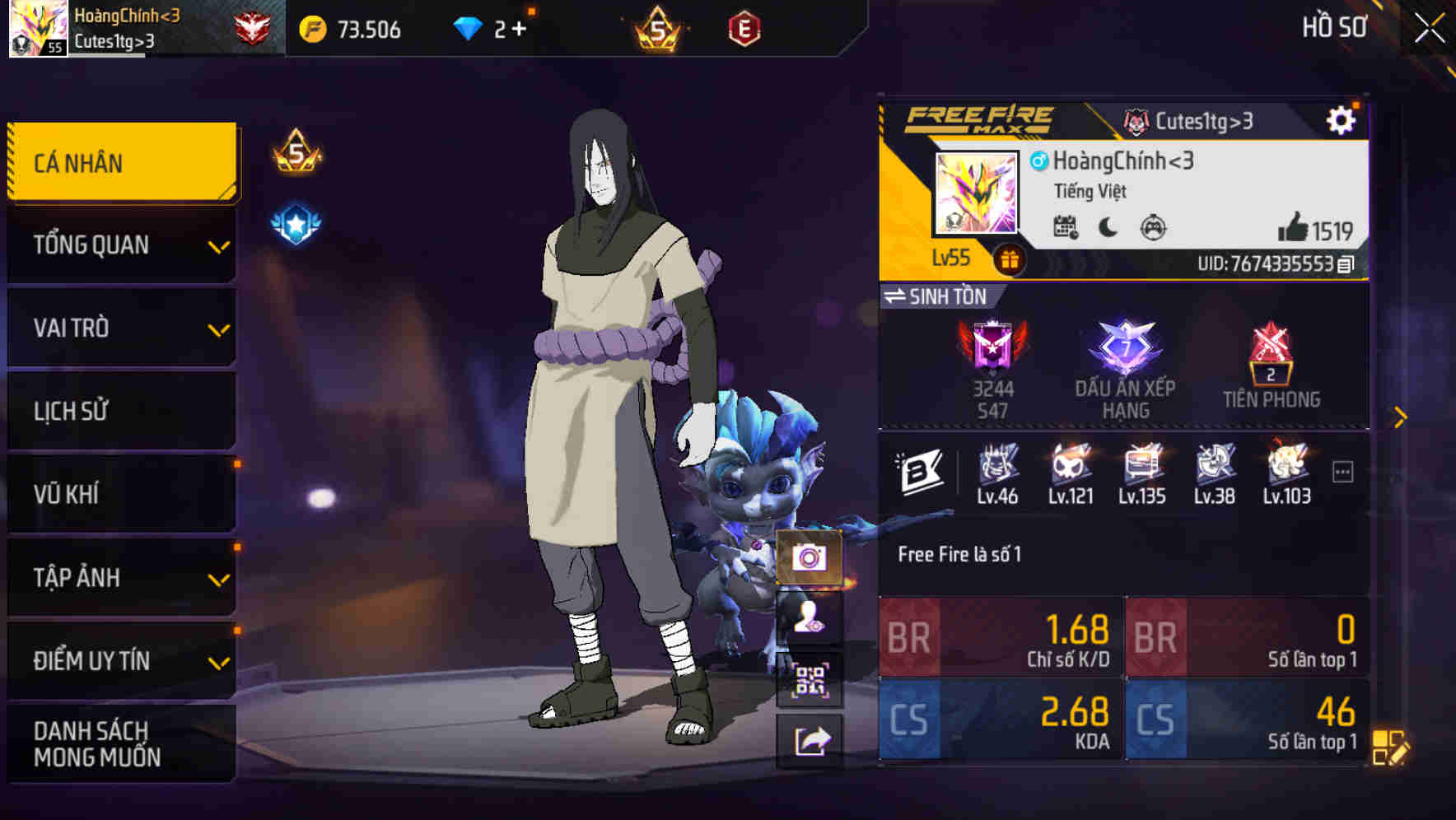The height and width of the screenshot is (820, 1456).
Task: Copy the UID using the copy icon
Action: coord(1345,265)
